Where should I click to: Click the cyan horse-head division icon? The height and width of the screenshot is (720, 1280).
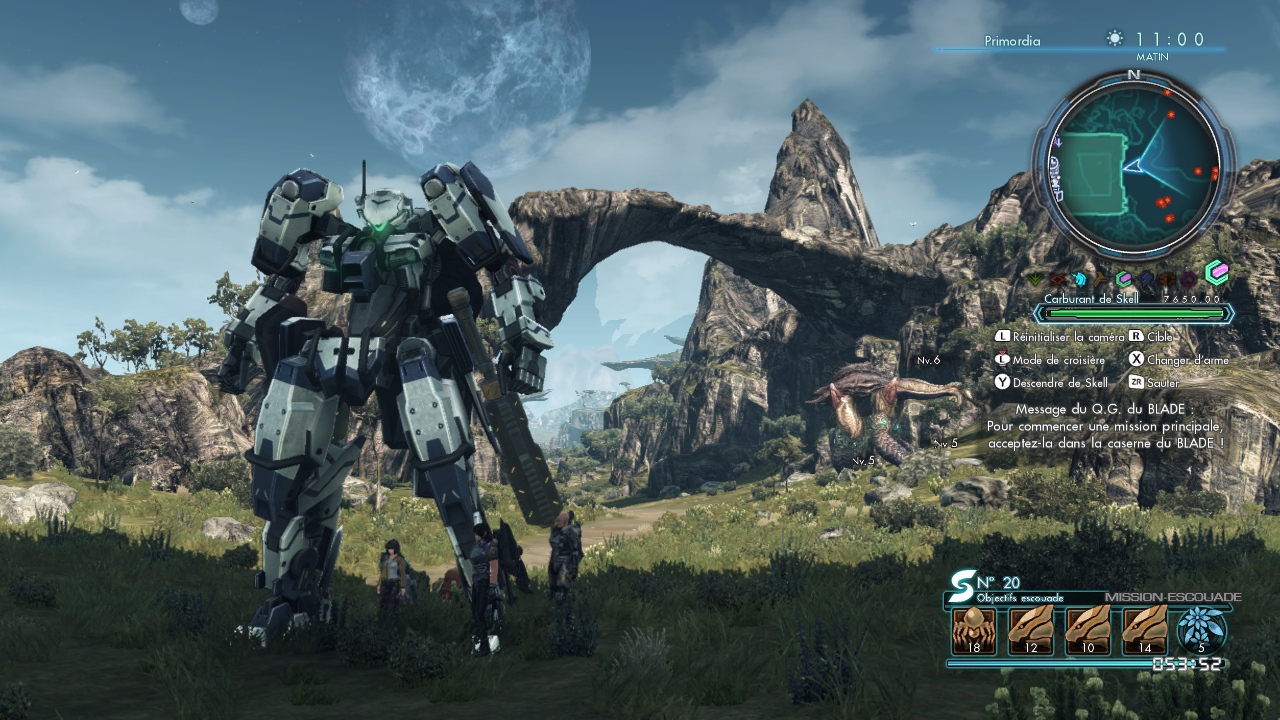pyautogui.click(x=1080, y=279)
